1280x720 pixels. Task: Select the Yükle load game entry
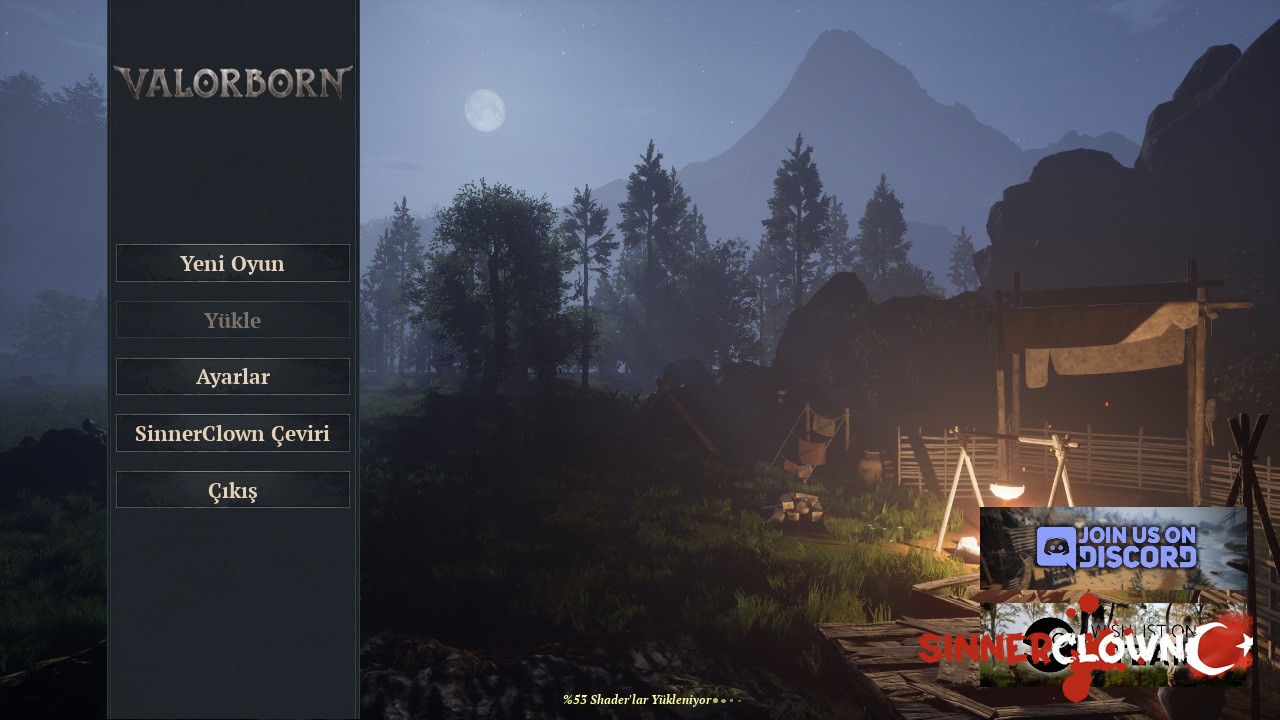[x=232, y=320]
